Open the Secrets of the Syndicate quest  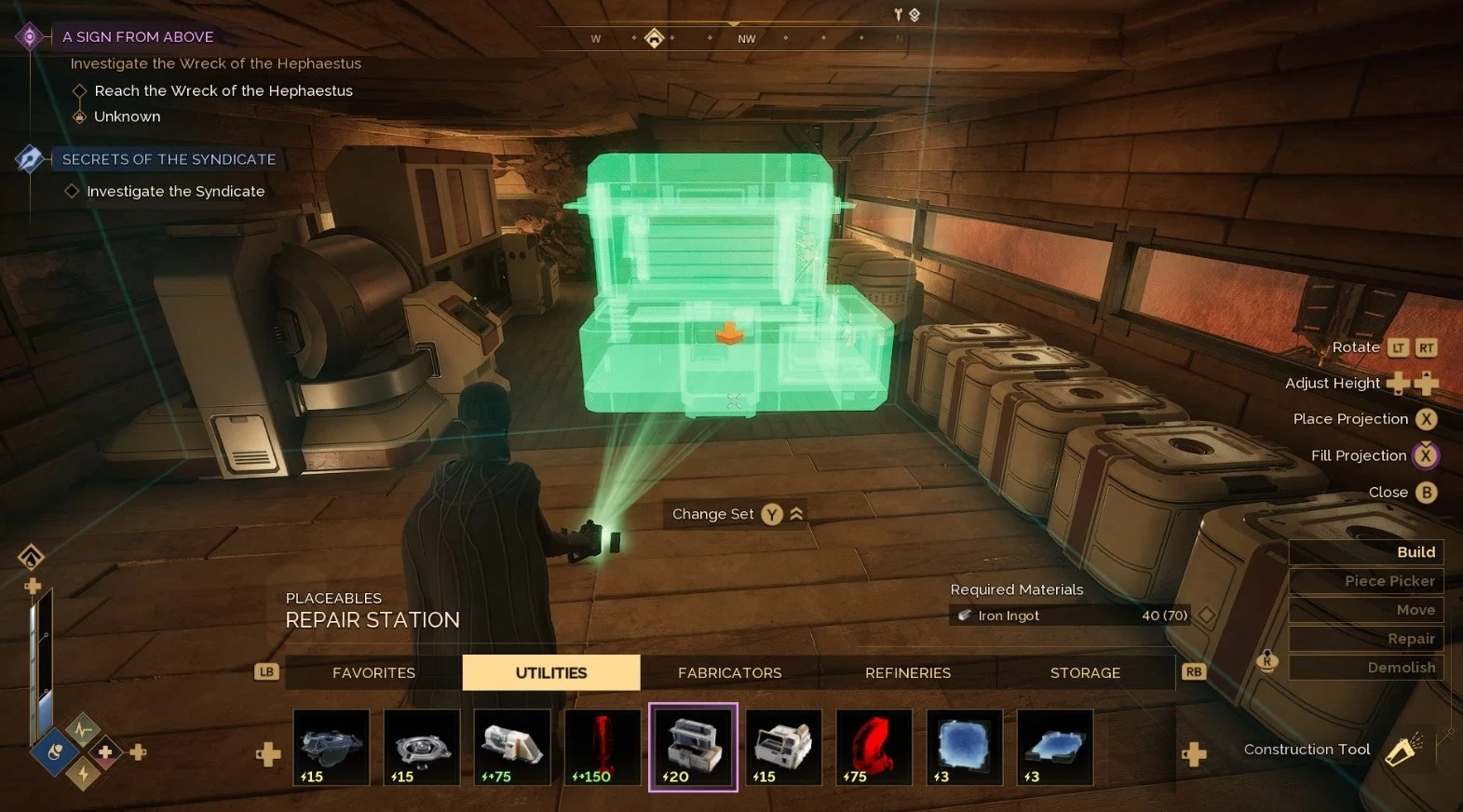point(169,159)
